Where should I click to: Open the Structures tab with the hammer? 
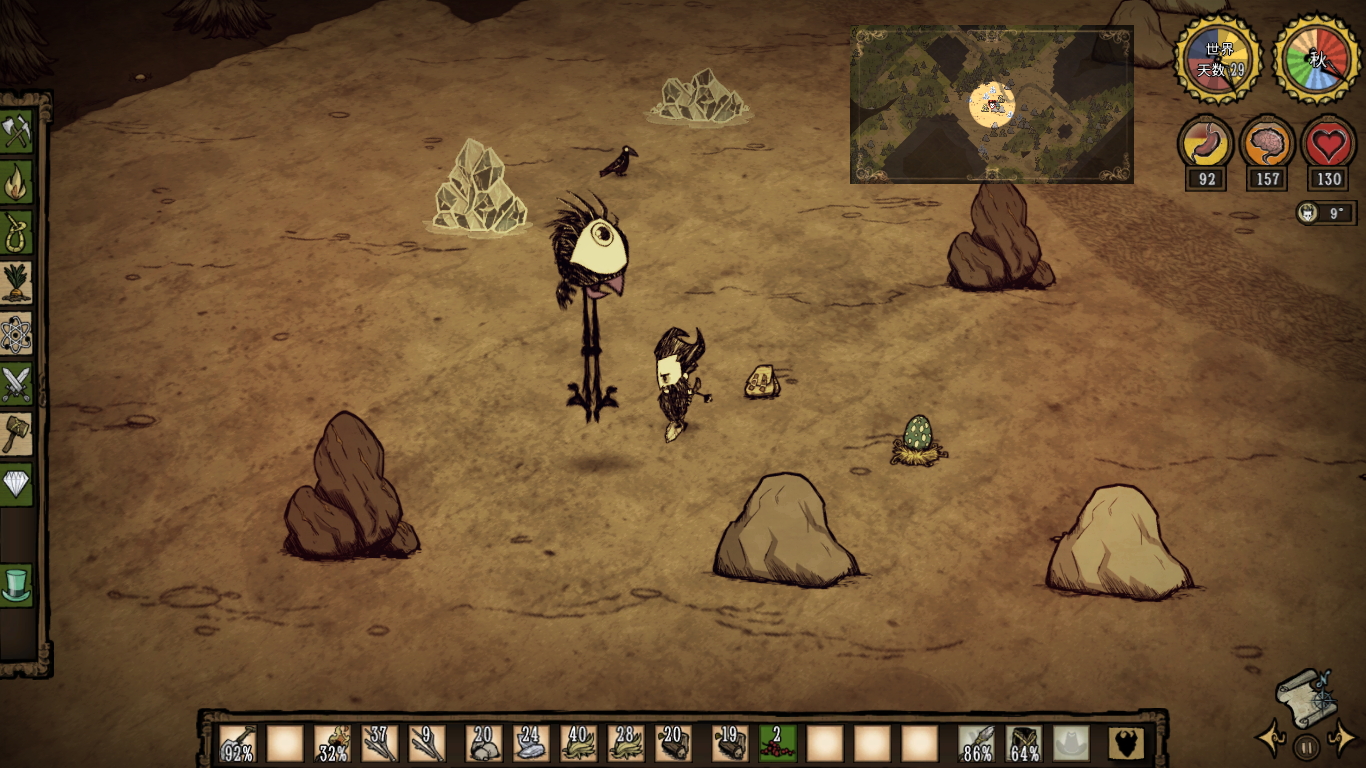point(17,434)
